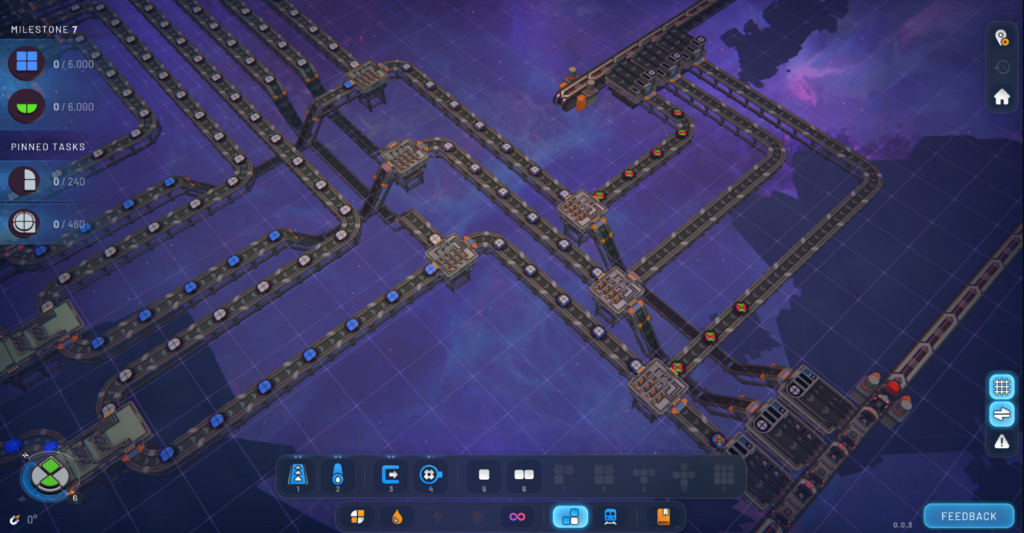The width and height of the screenshot is (1024, 533).
Task: Open the purple infinity symbol category
Action: 517,516
